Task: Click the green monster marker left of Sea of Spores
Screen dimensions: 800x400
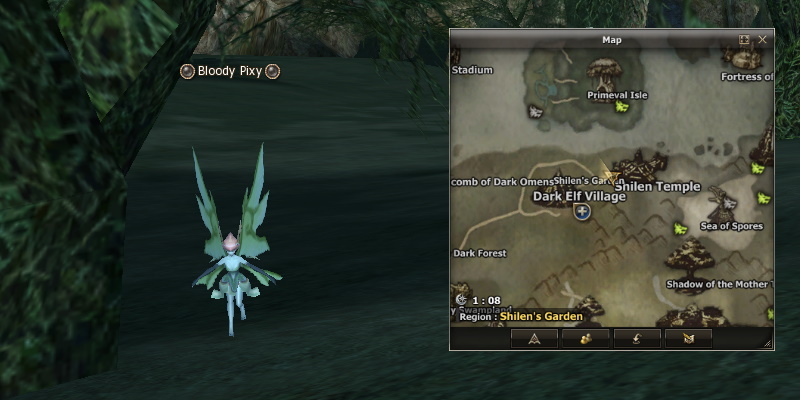Action: click(681, 229)
